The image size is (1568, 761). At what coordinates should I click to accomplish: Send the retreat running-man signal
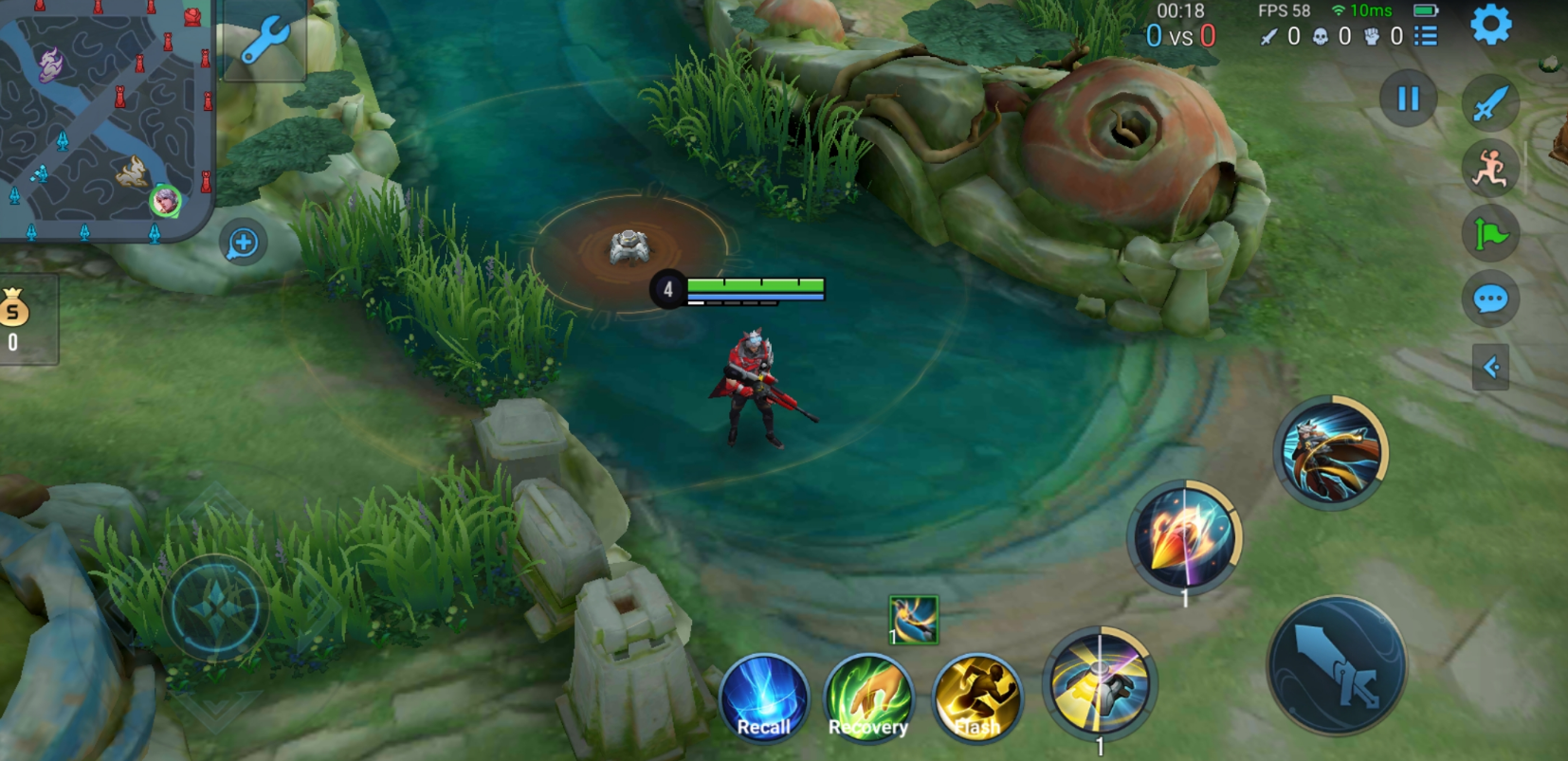(x=1490, y=169)
